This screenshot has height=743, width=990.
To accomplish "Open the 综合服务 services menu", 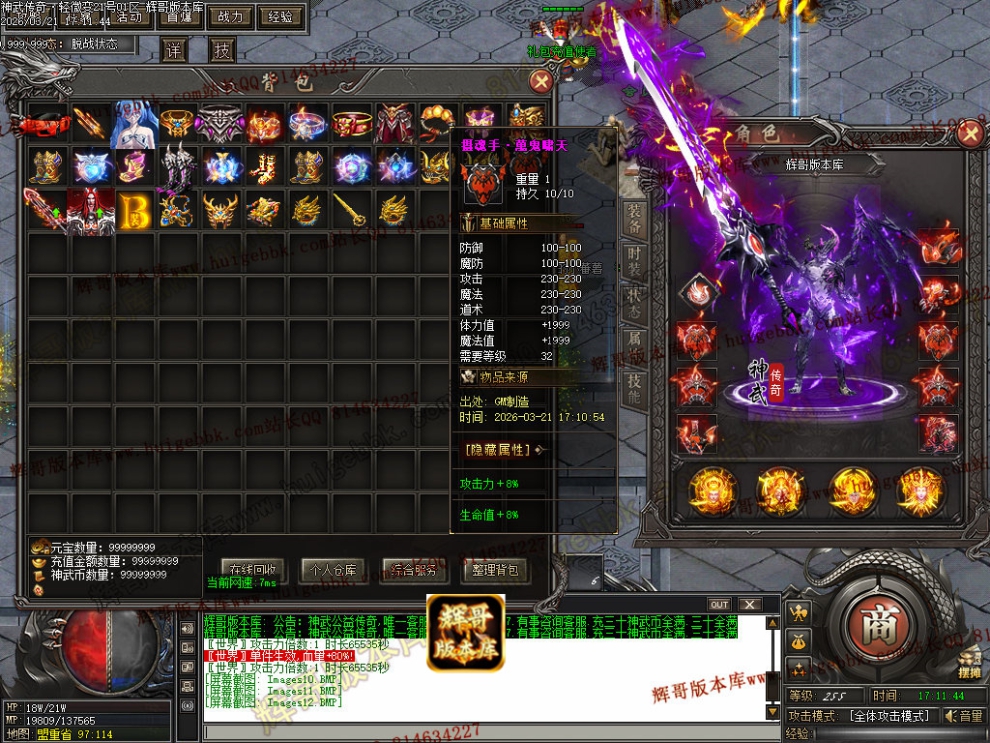I will pos(414,571).
